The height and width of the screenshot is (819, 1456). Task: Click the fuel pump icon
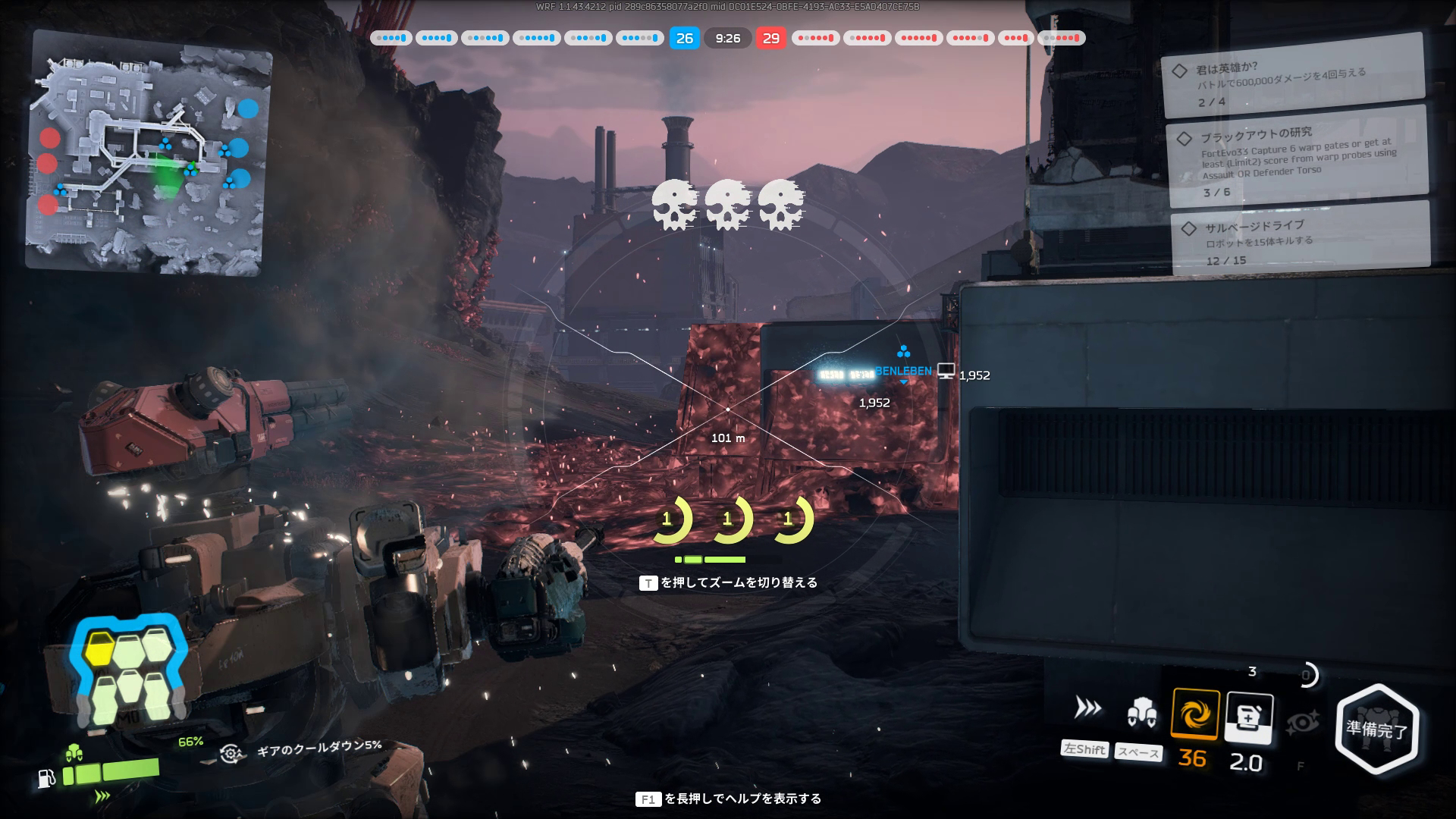tap(46, 779)
